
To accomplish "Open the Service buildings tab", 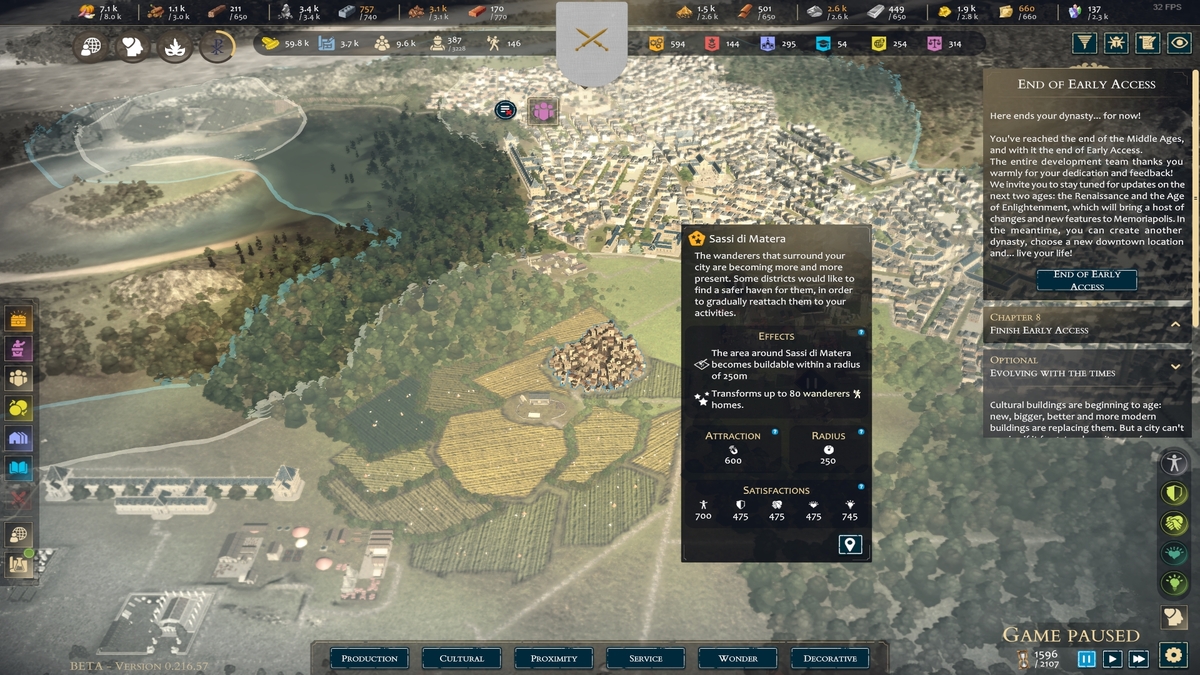I will [x=646, y=658].
